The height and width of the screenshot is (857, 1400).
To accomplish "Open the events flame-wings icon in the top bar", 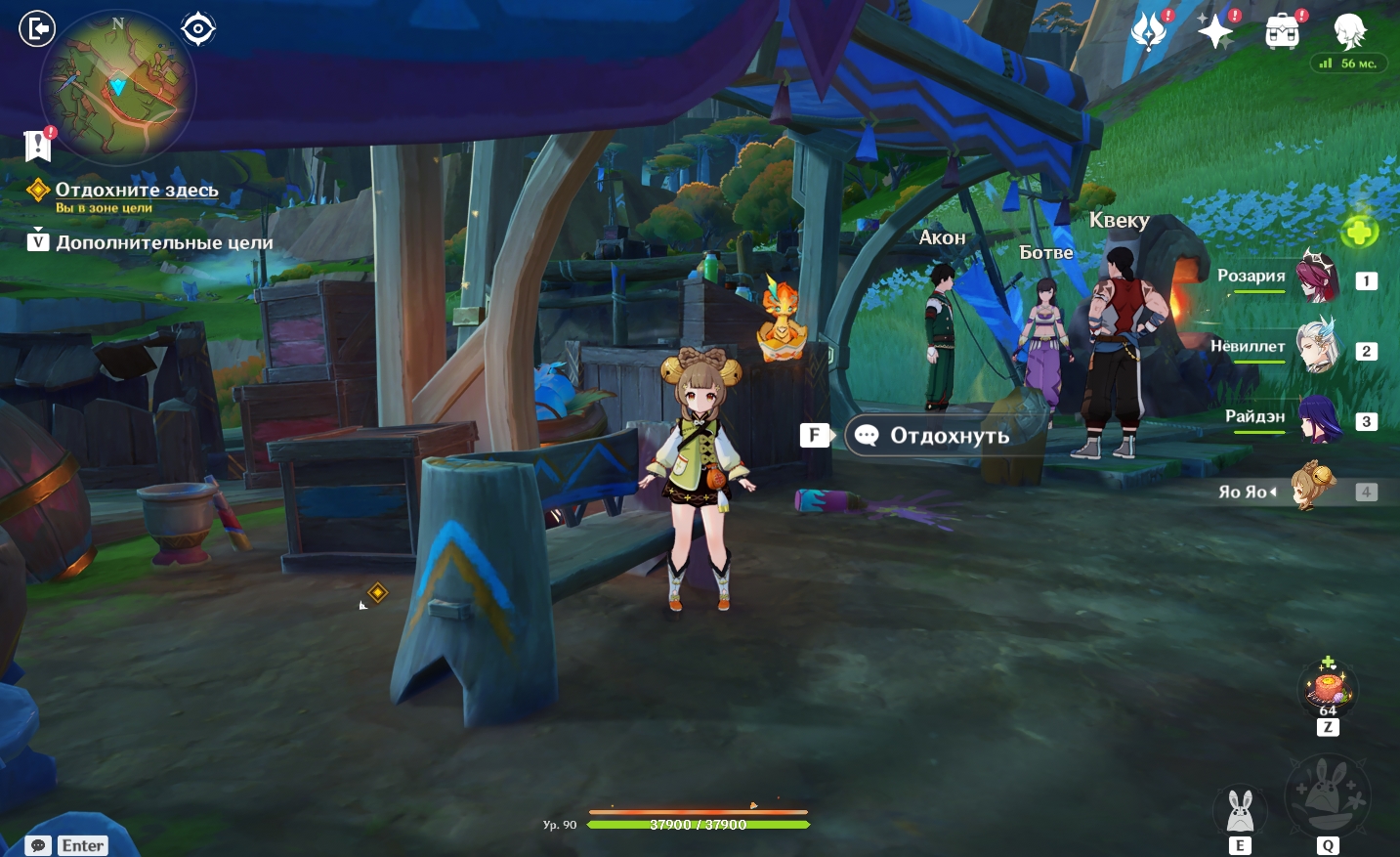I will (x=1149, y=31).
